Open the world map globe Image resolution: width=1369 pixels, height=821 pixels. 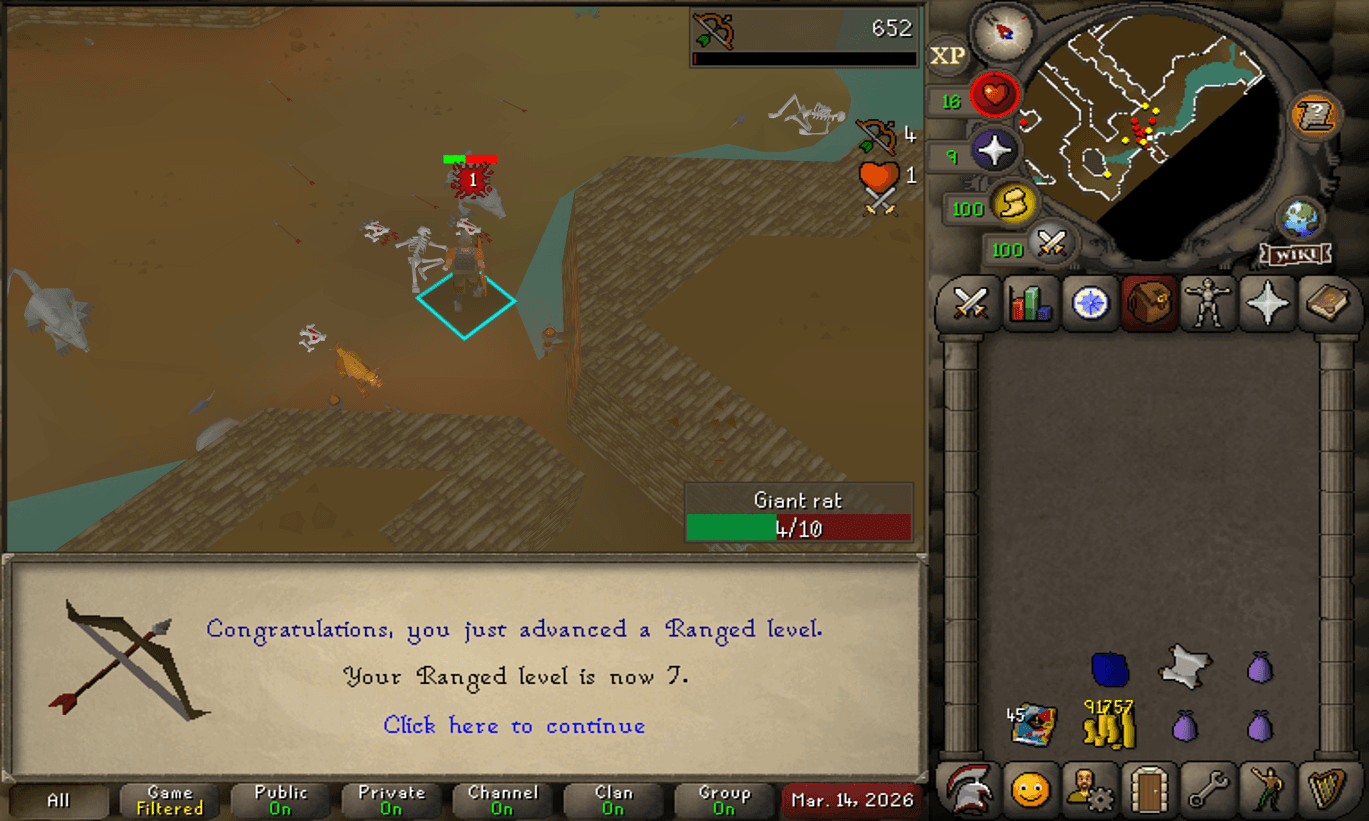click(1300, 220)
